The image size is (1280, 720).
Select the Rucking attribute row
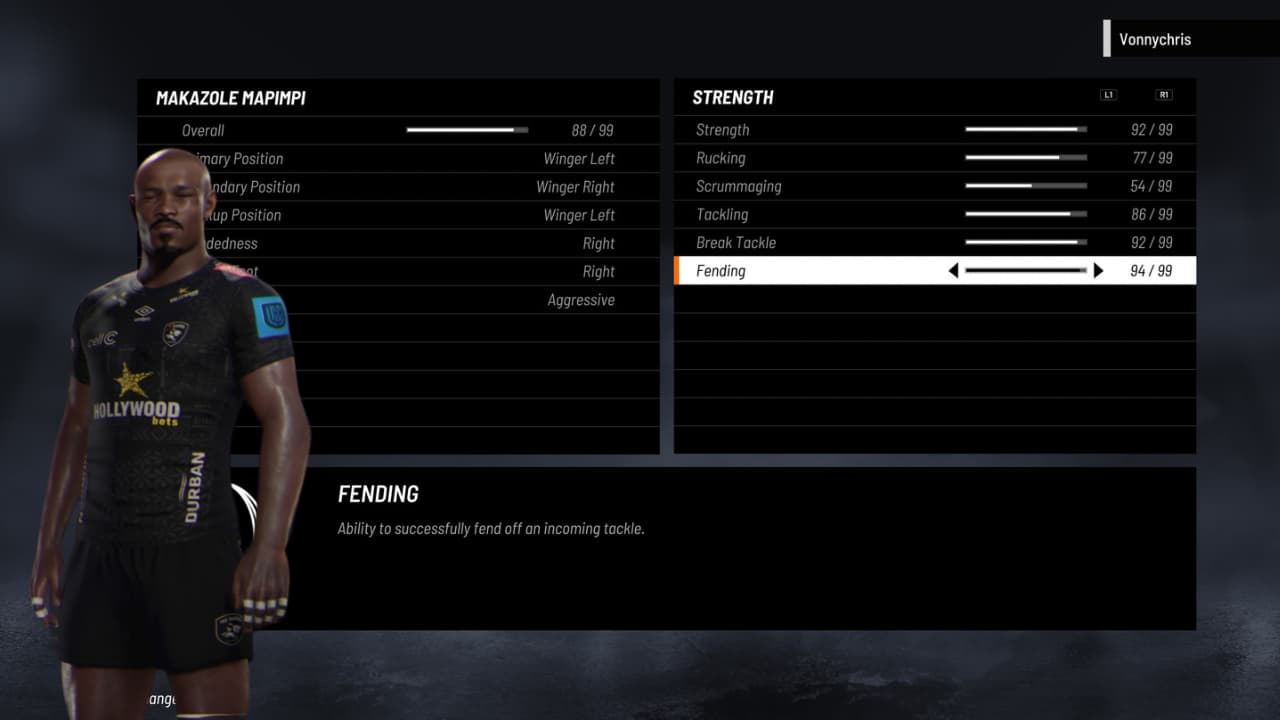tap(934, 158)
